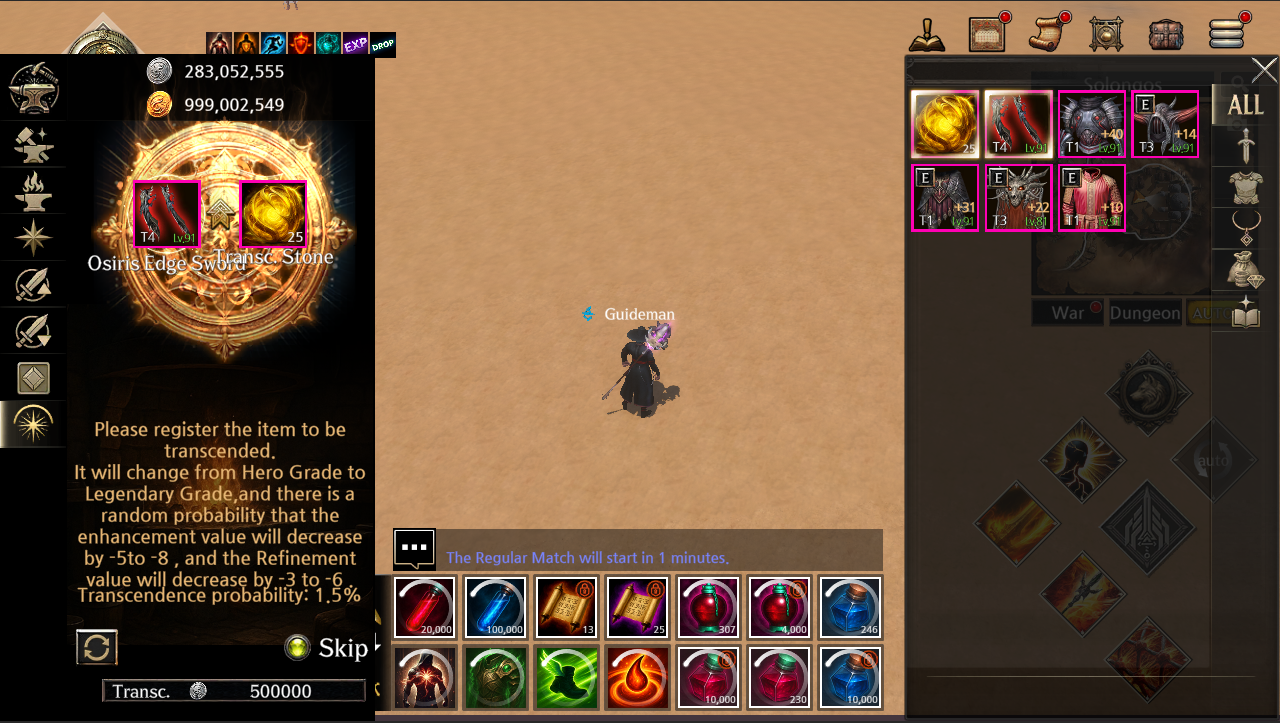Select the Transc. Stone in inventory
This screenshot has width=1280, height=723.
click(945, 124)
